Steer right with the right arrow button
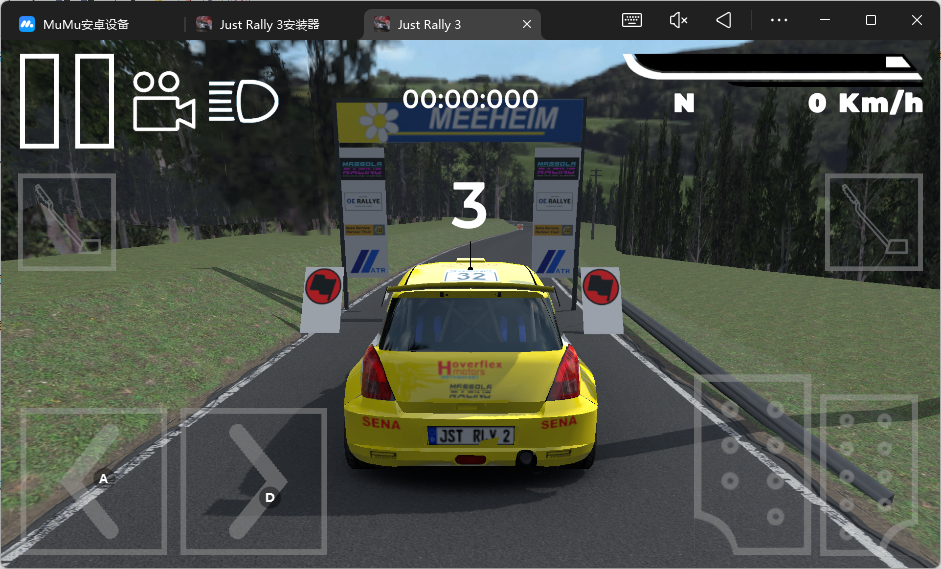This screenshot has height=569, width=941. tap(254, 481)
